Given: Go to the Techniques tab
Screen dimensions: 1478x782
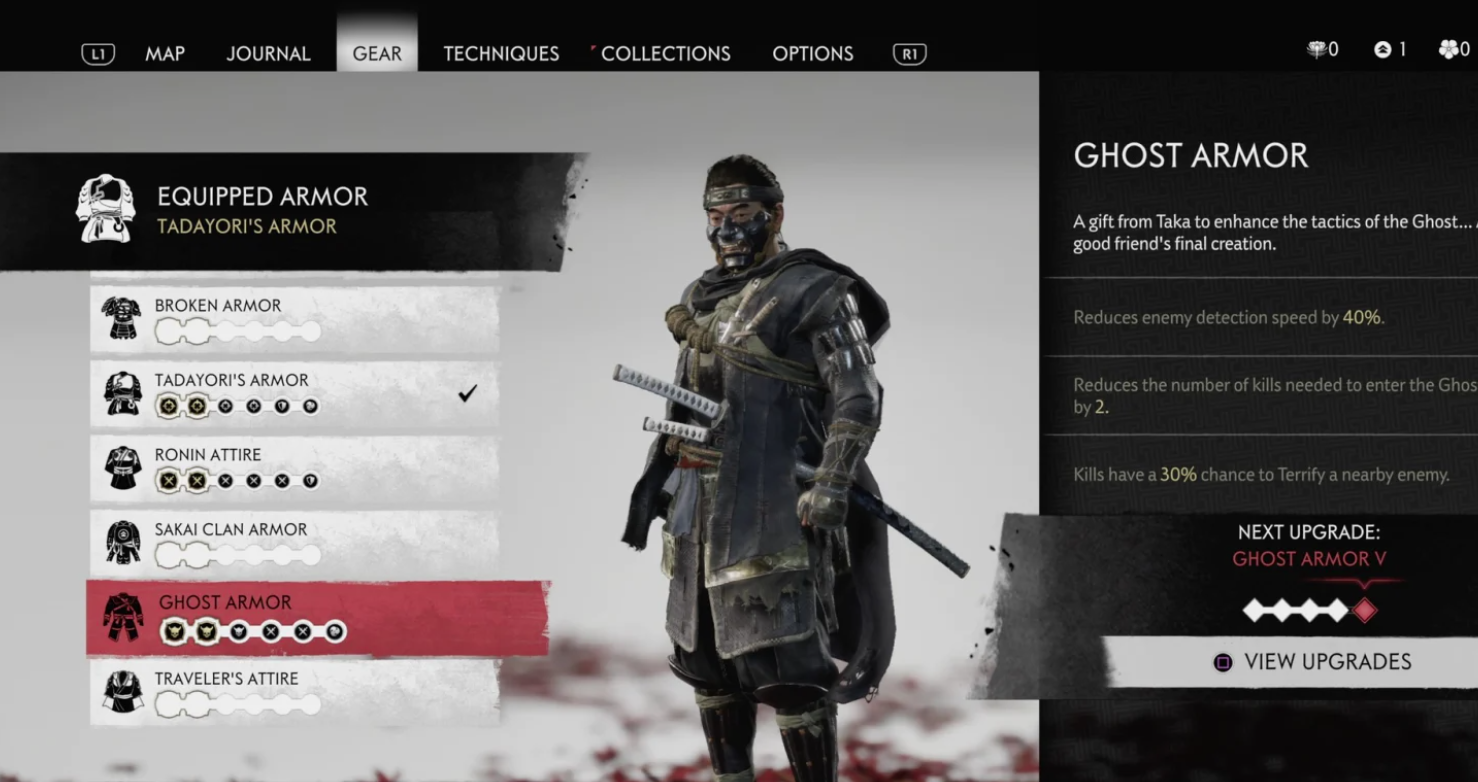Looking at the screenshot, I should coord(501,54).
